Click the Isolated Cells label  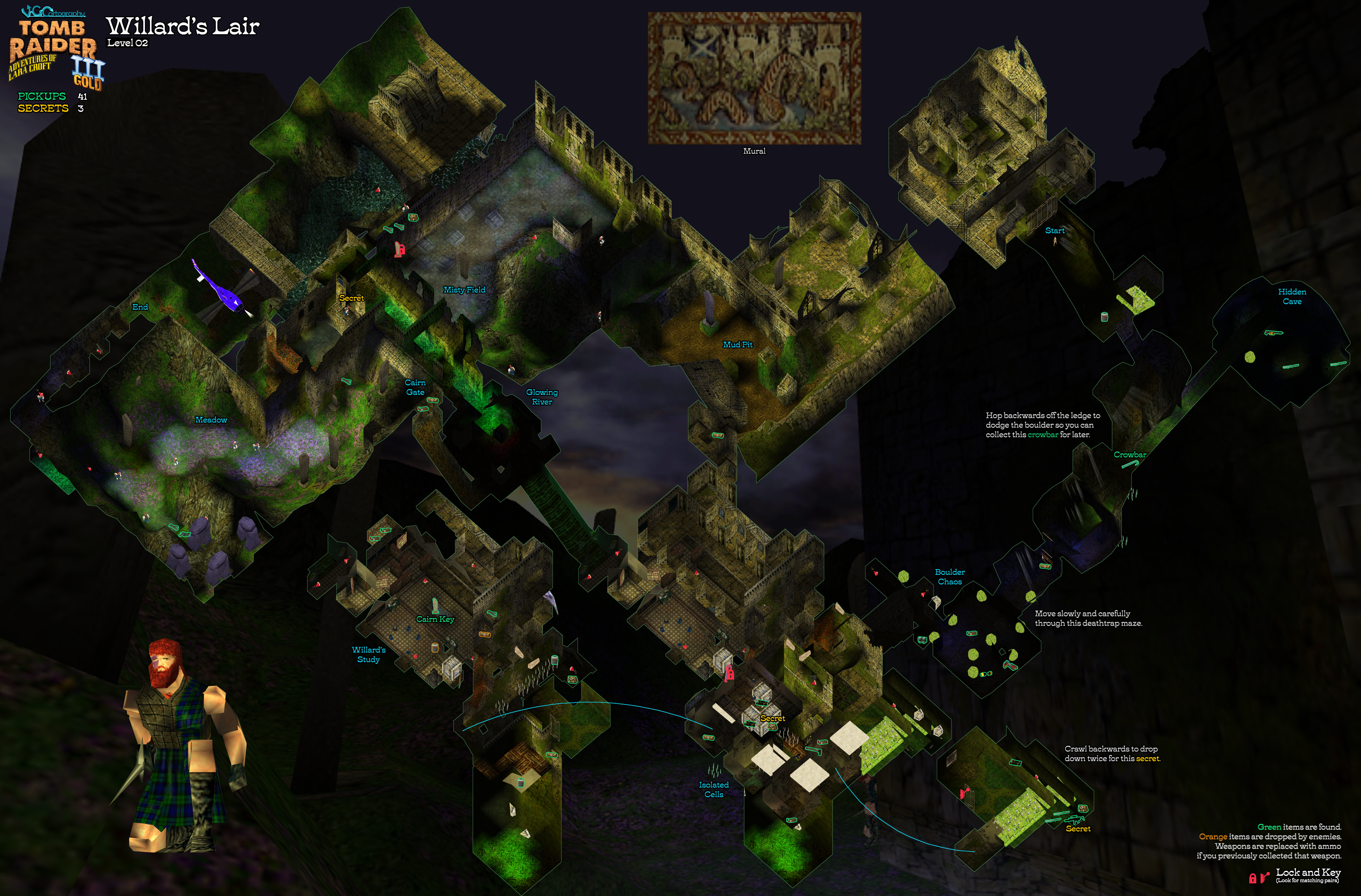pos(714,789)
